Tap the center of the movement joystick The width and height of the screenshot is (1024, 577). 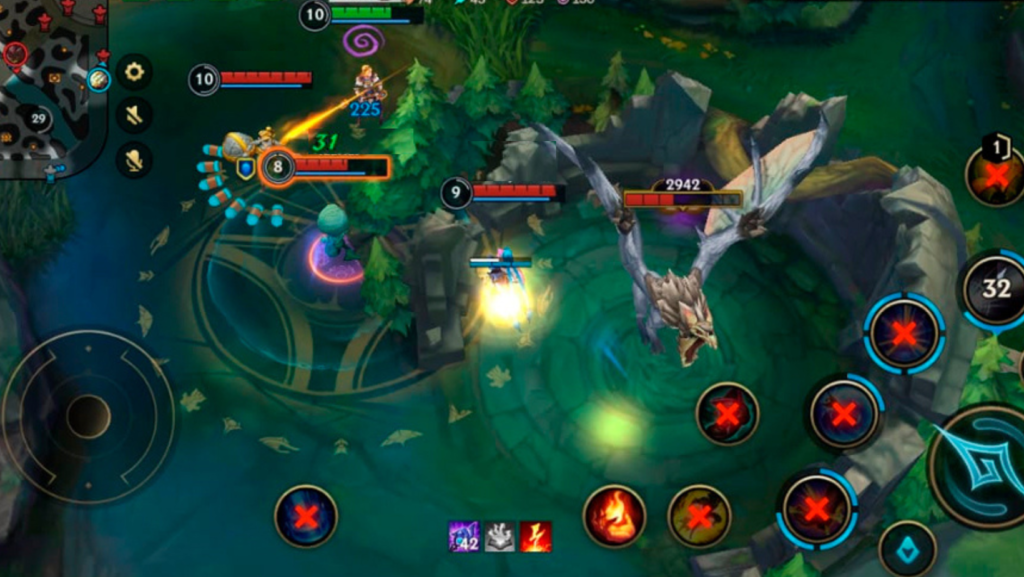pos(88,416)
